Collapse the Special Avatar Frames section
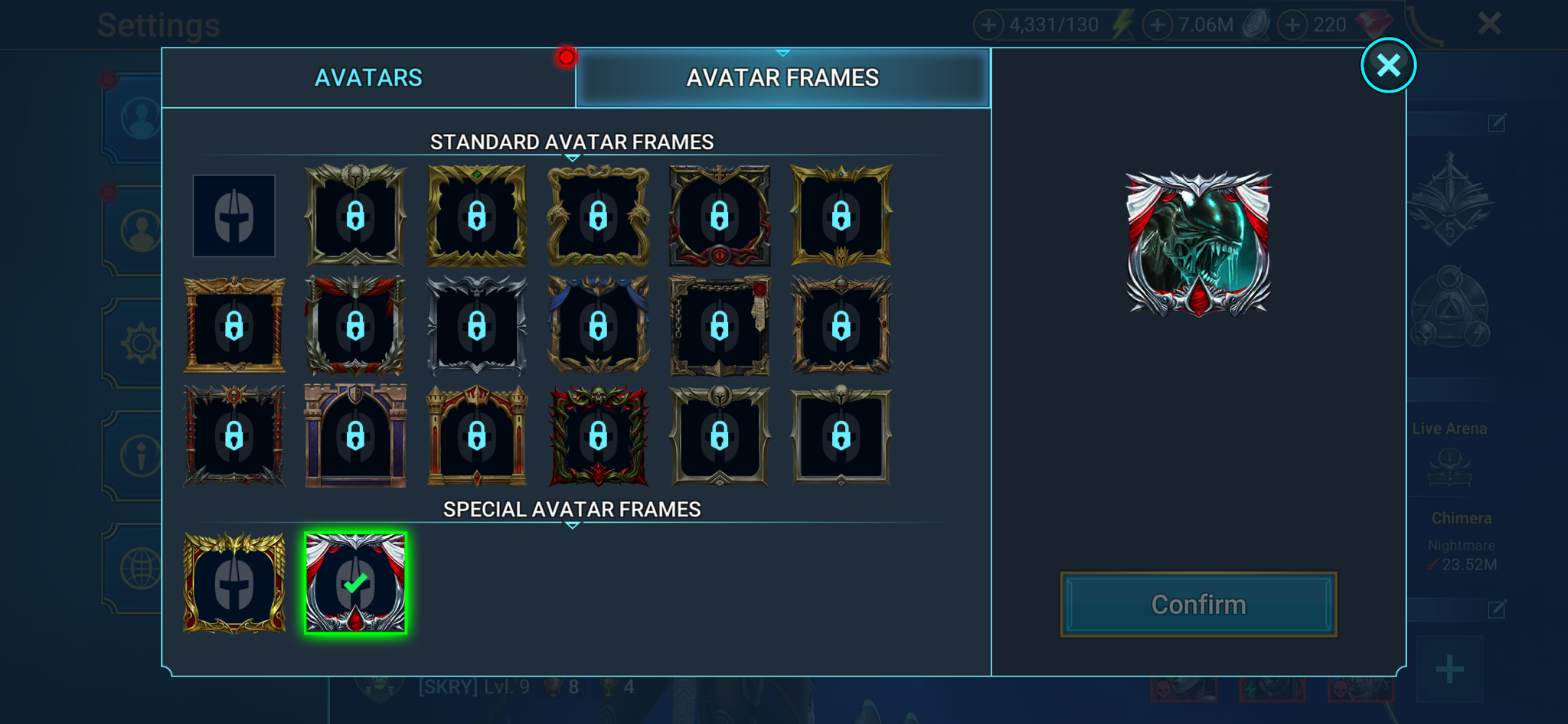Image resolution: width=1568 pixels, height=724 pixels. (572, 527)
